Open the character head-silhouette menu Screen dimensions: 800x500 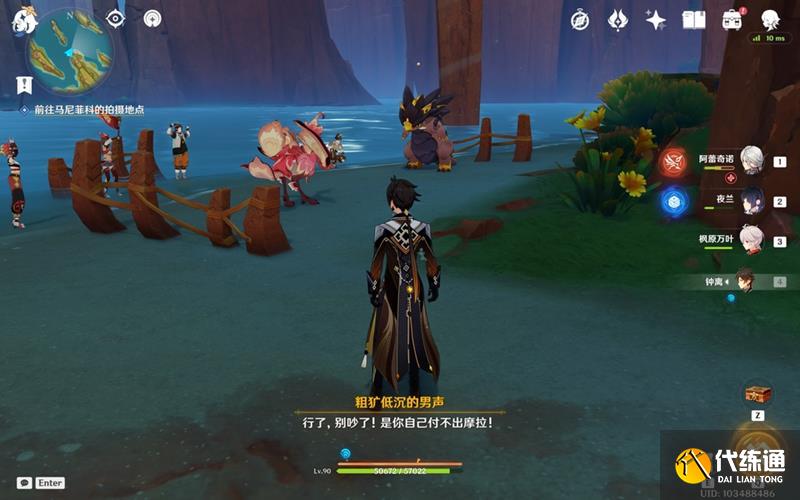(770, 20)
